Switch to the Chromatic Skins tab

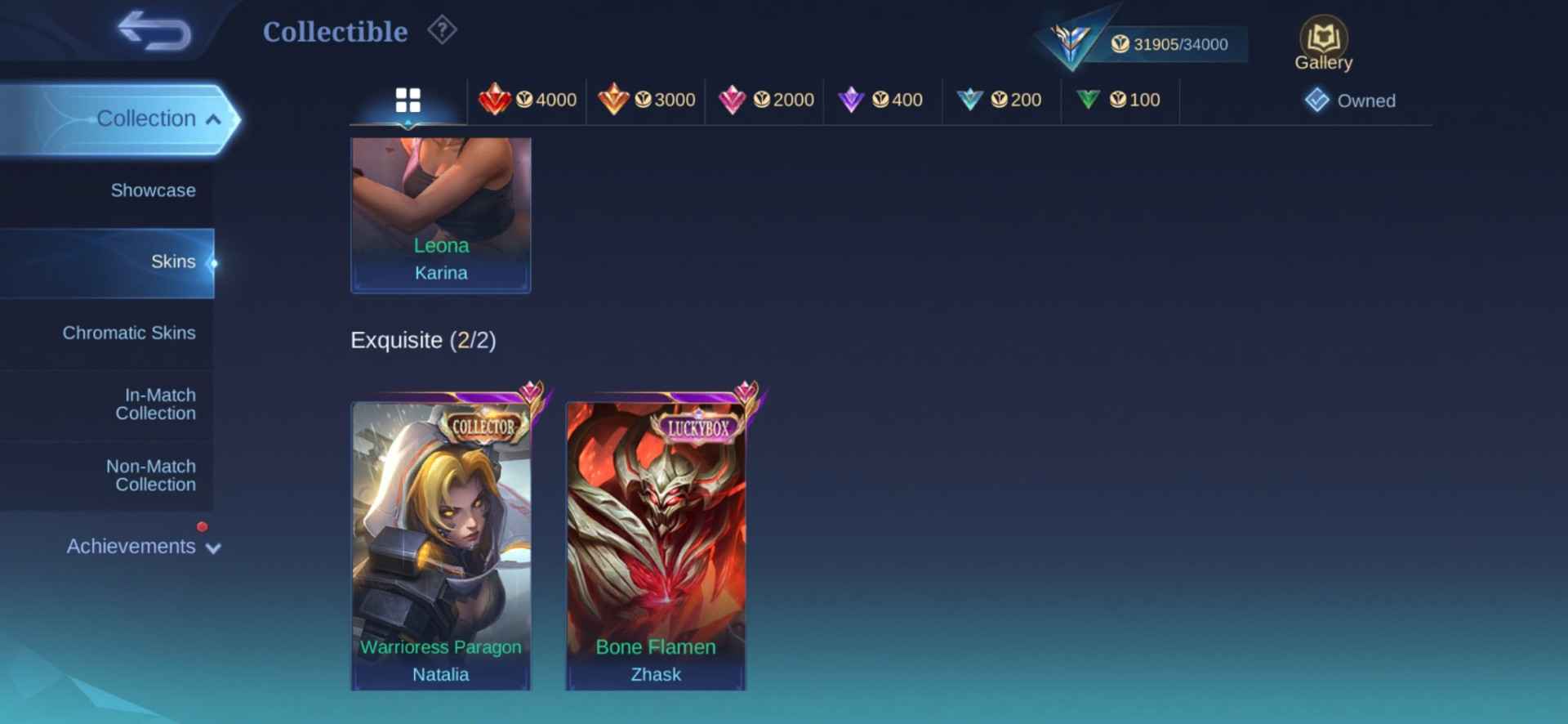[129, 333]
